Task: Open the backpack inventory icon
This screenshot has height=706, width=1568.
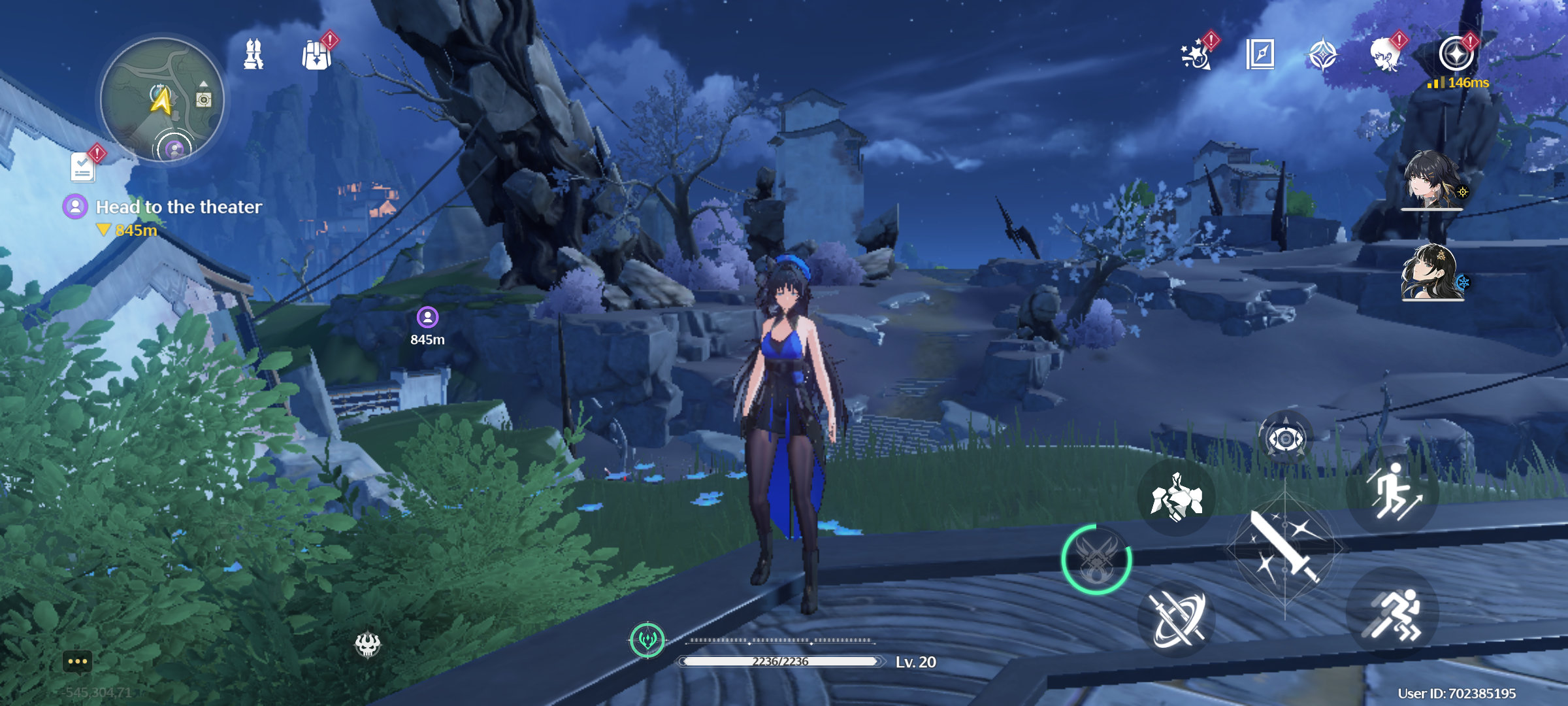Action: (317, 55)
